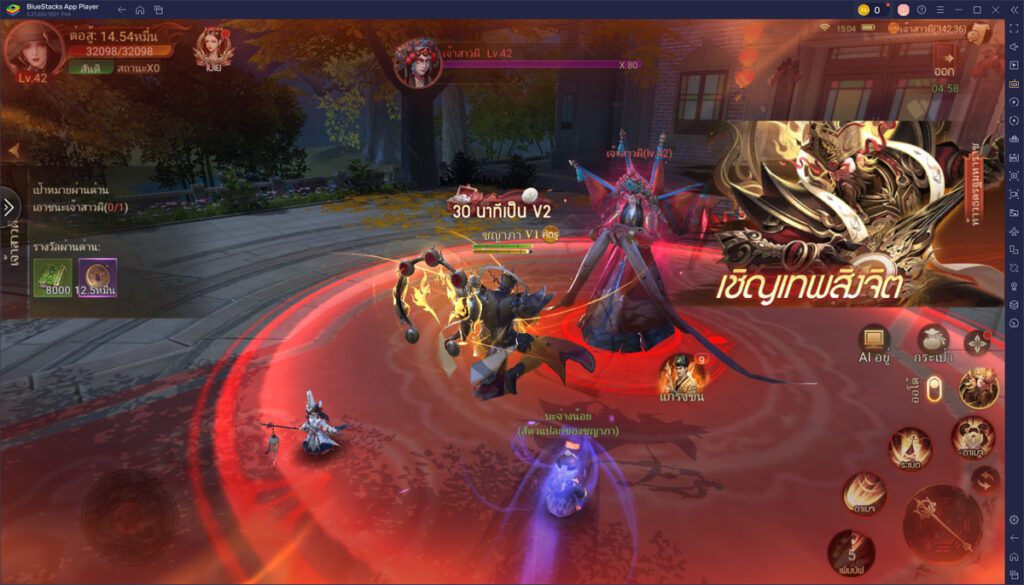
Task: Open the player portrait at Lv.42
Action: [32, 50]
